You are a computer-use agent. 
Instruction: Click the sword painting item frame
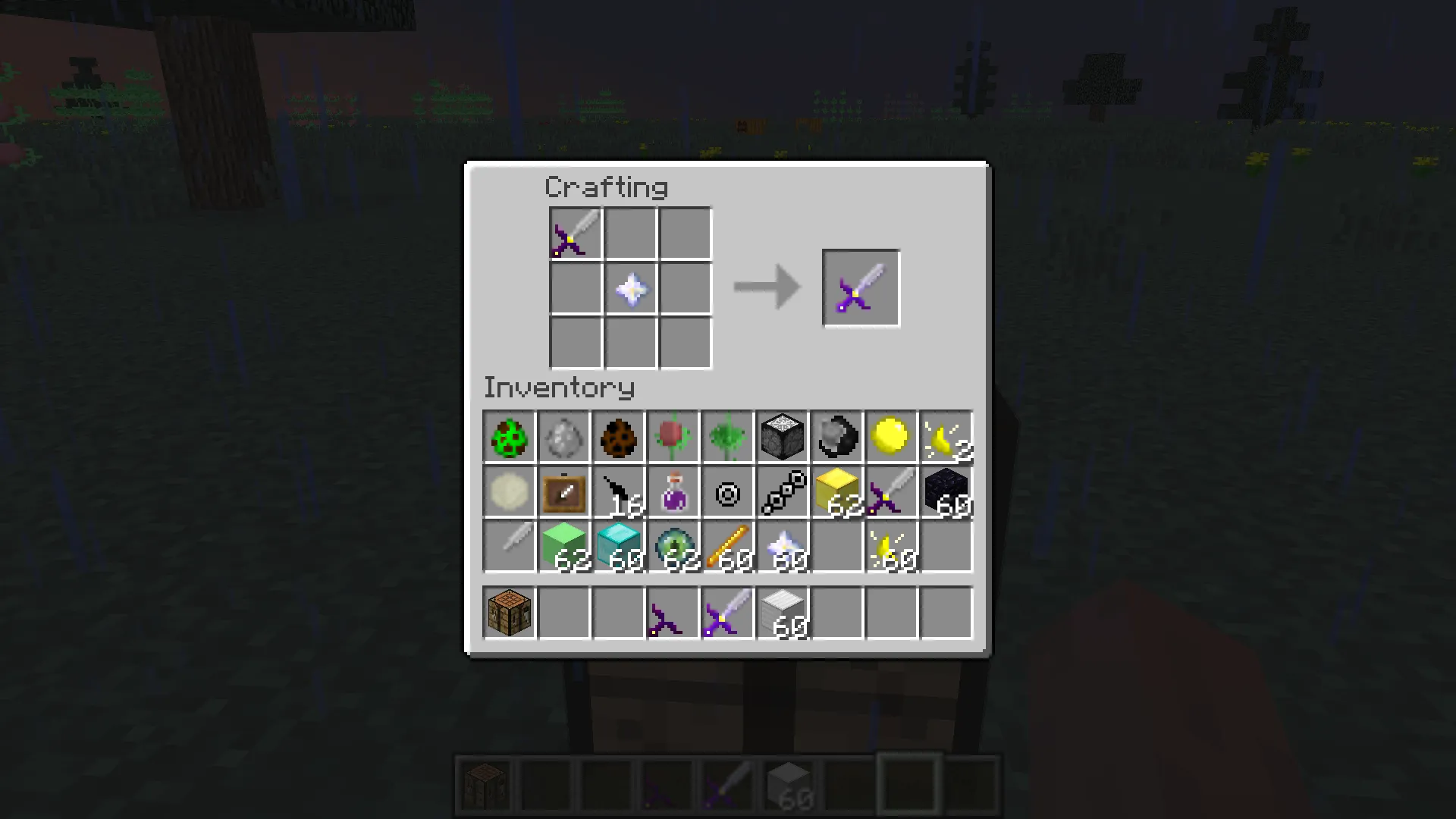coord(563,491)
